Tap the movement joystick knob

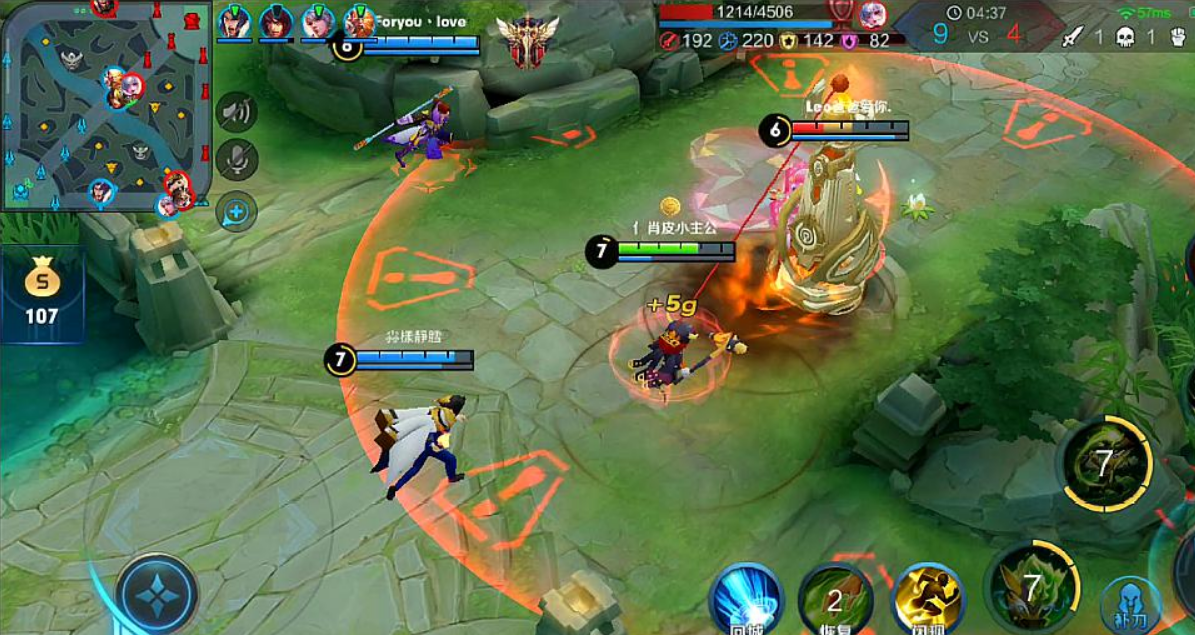coord(157,596)
